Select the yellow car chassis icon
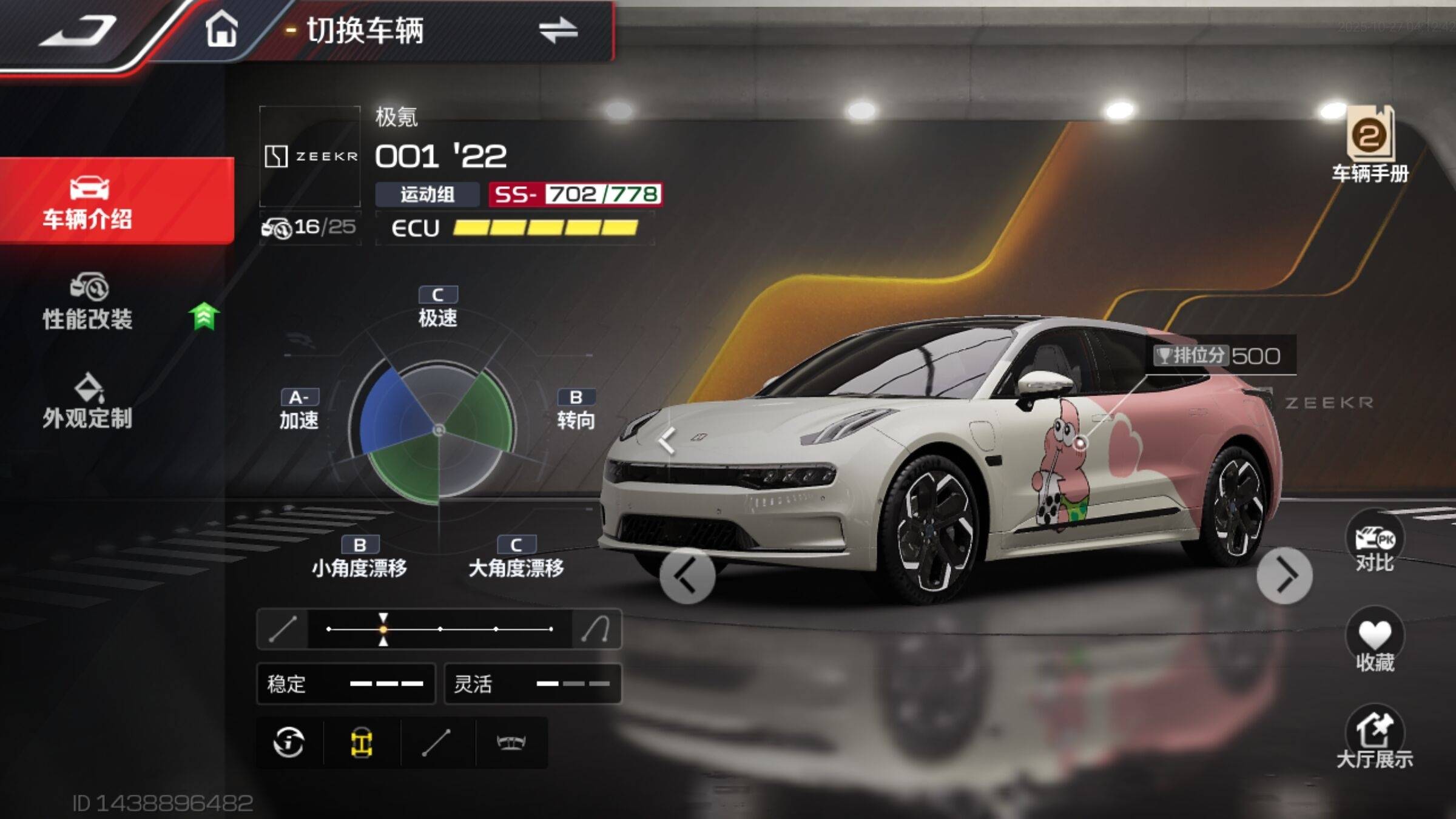The height and width of the screenshot is (819, 1456). 362,743
